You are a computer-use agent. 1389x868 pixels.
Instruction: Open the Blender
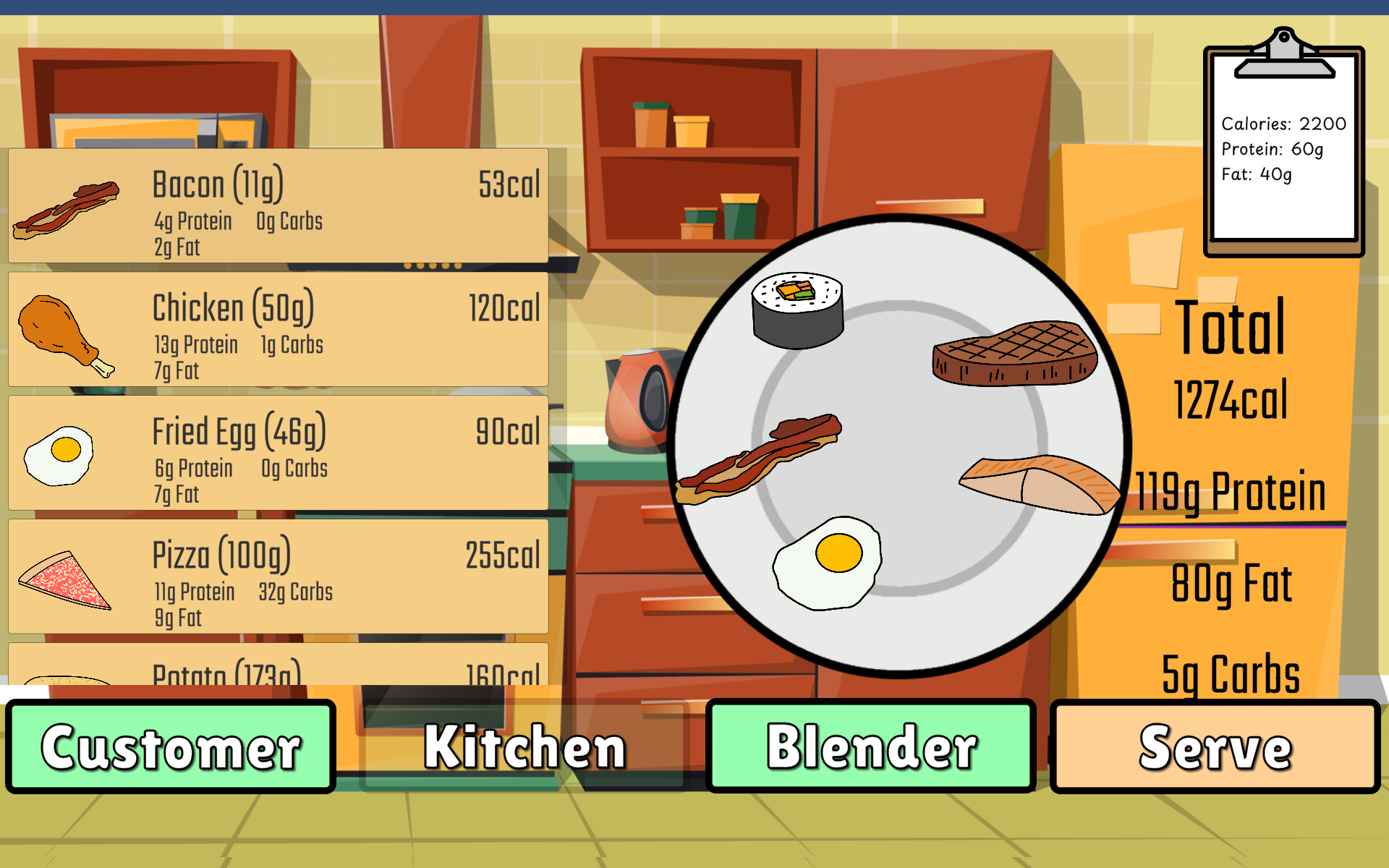tap(871, 746)
